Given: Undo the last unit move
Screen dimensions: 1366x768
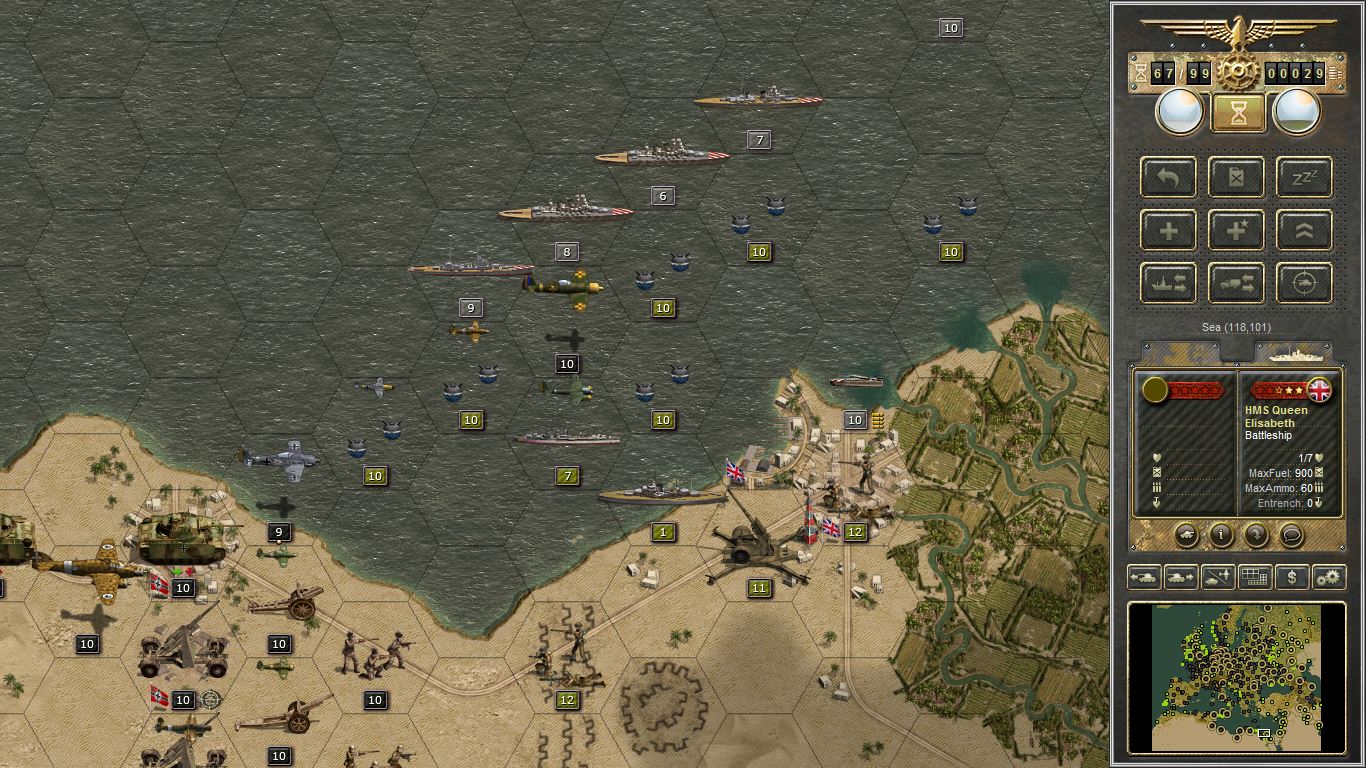Looking at the screenshot, I should pyautogui.click(x=1168, y=177).
